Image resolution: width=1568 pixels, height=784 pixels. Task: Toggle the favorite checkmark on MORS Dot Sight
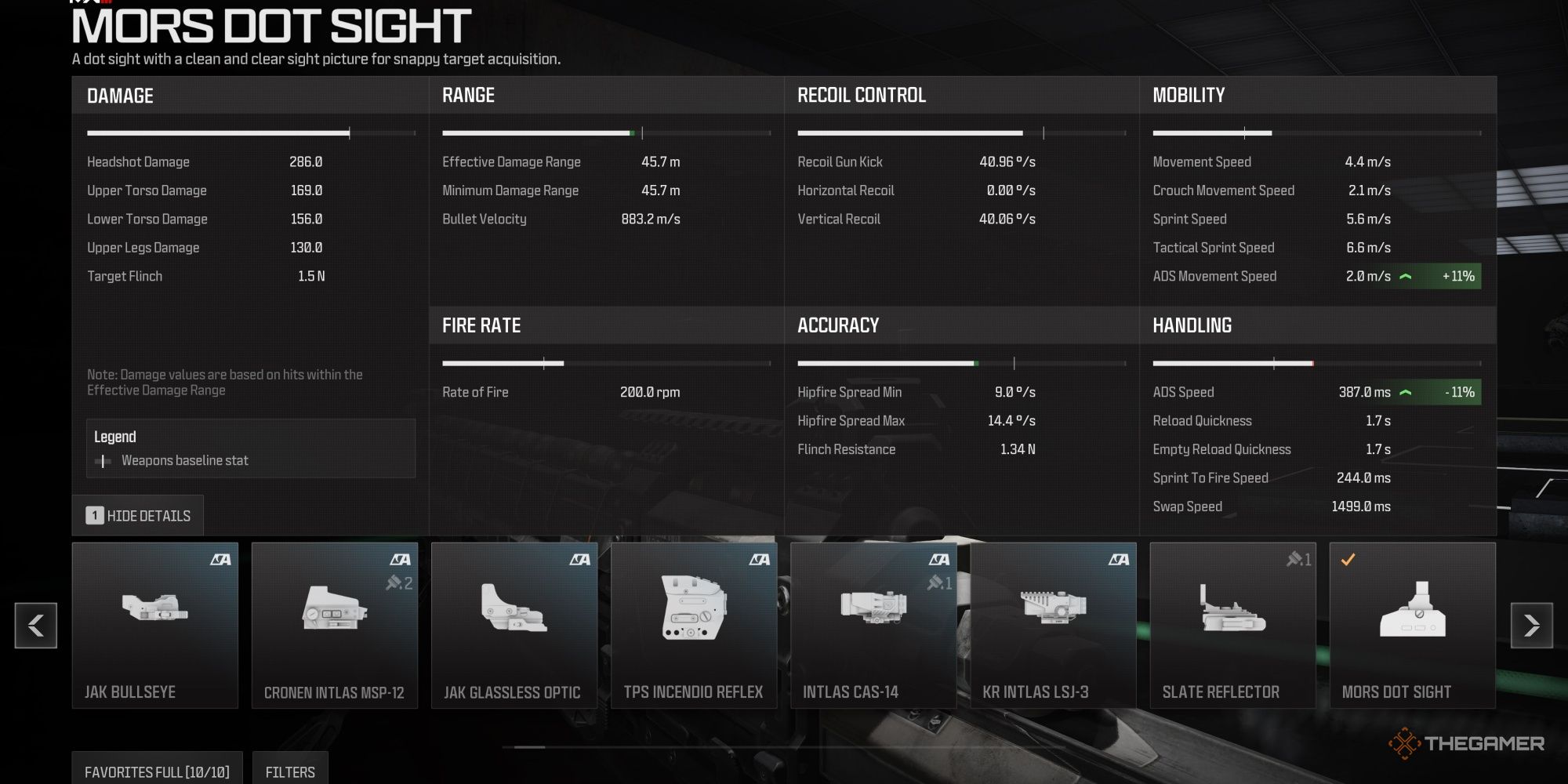[1347, 560]
